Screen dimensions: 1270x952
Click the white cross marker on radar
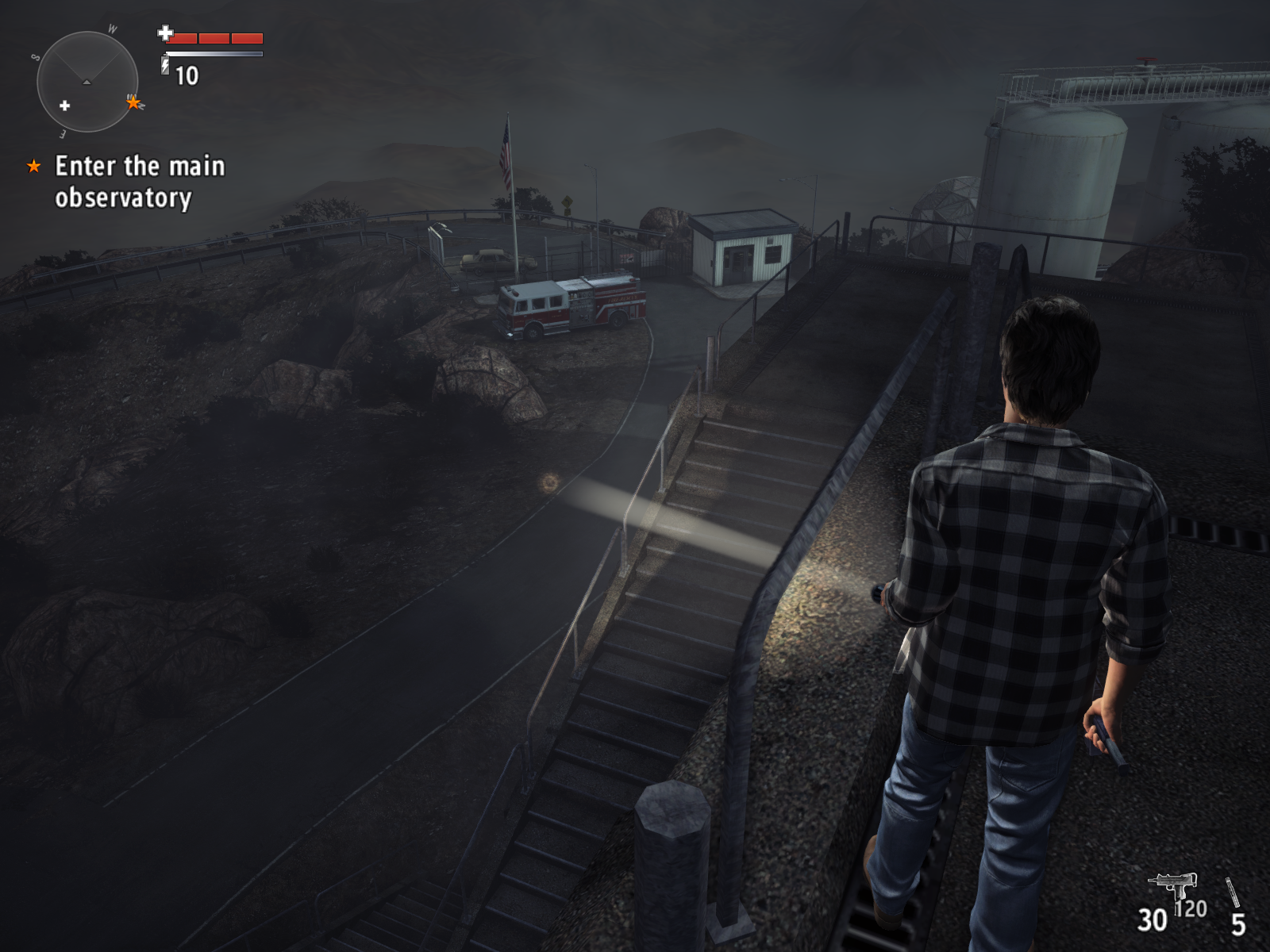(x=65, y=106)
